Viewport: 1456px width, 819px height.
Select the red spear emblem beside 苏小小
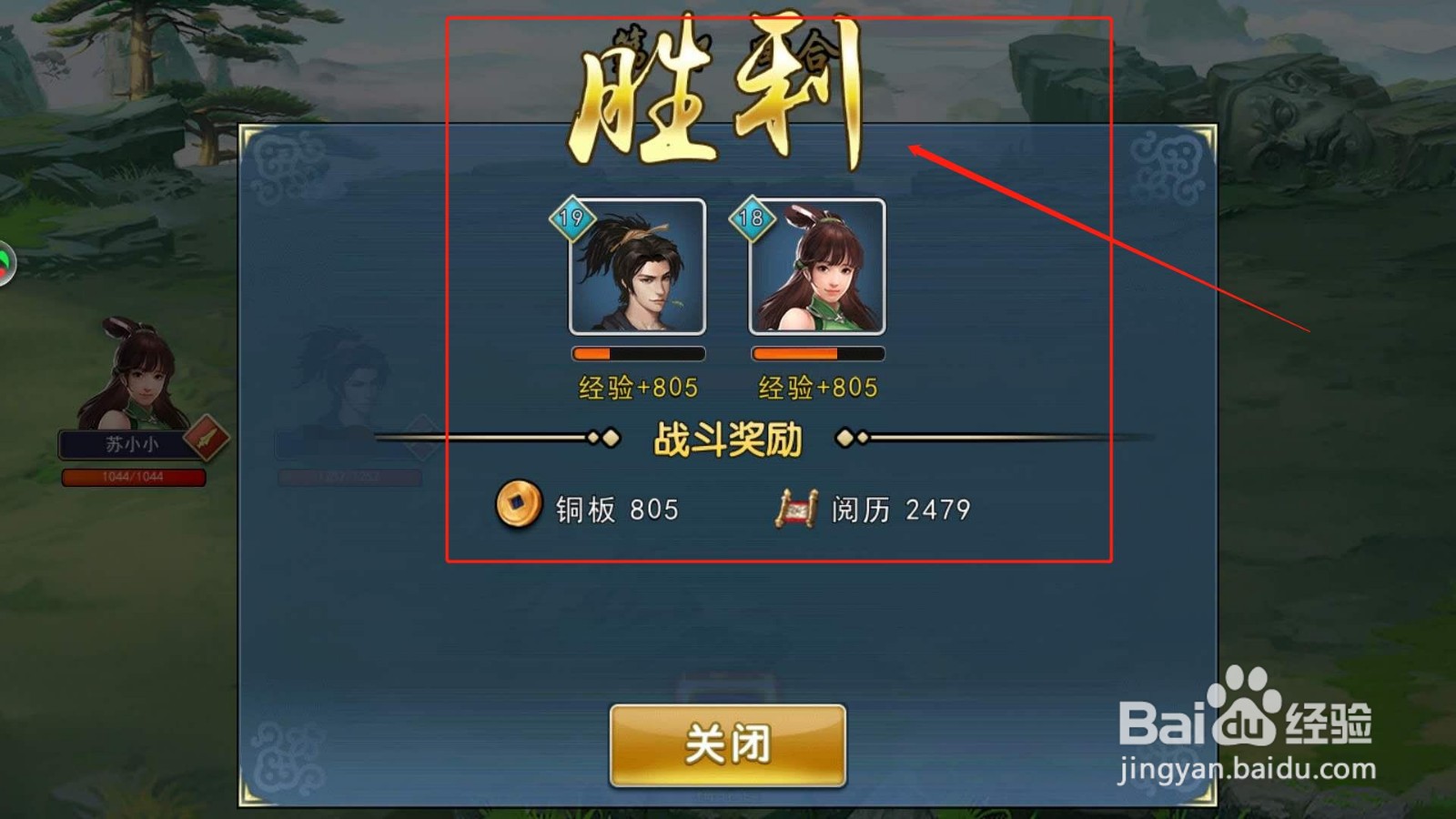click(x=205, y=439)
